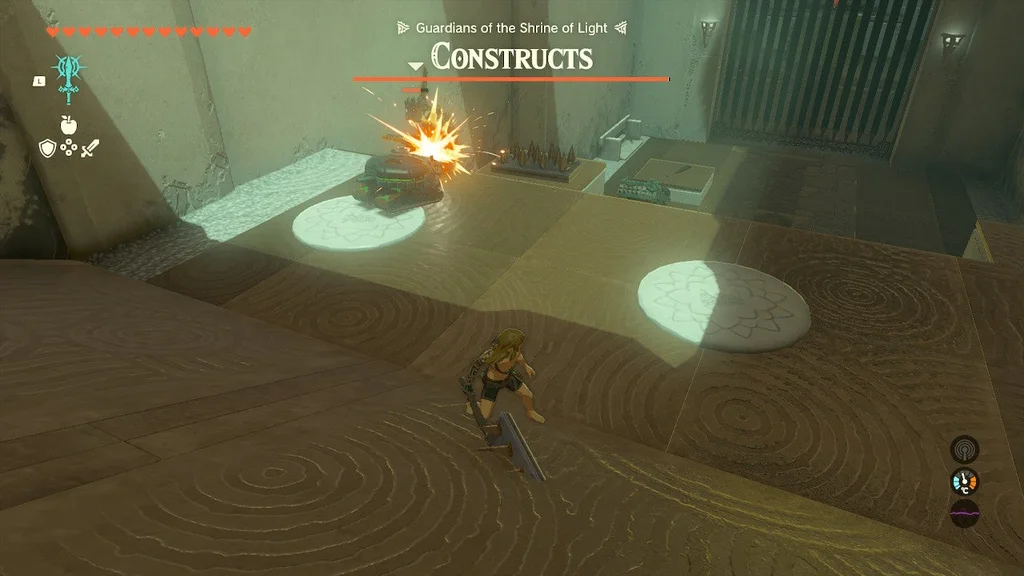Activate the teal Fuse sword ability icon

pyautogui.click(x=69, y=76)
